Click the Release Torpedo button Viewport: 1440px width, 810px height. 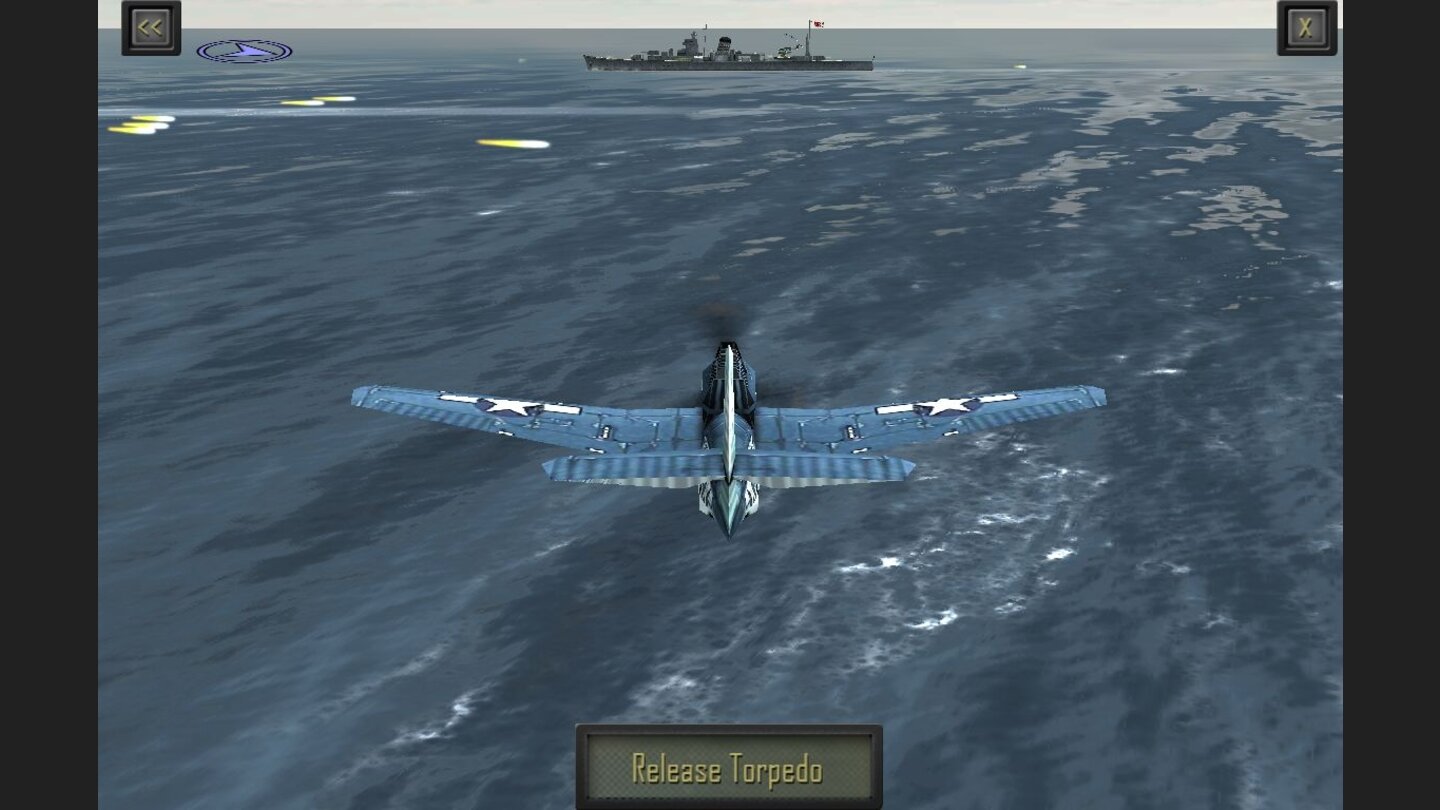tap(728, 770)
